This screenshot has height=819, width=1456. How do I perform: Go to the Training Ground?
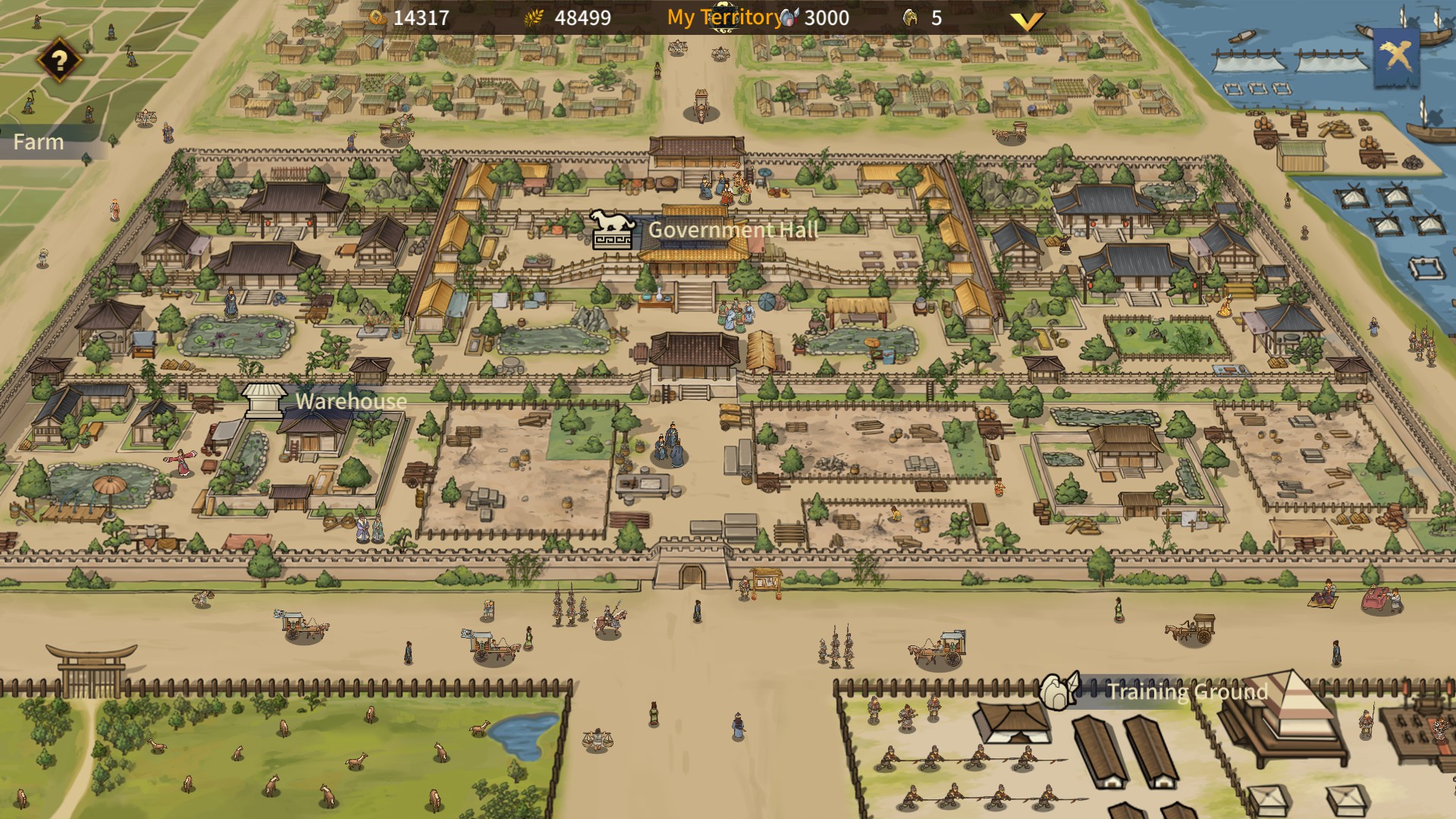pos(1186,691)
